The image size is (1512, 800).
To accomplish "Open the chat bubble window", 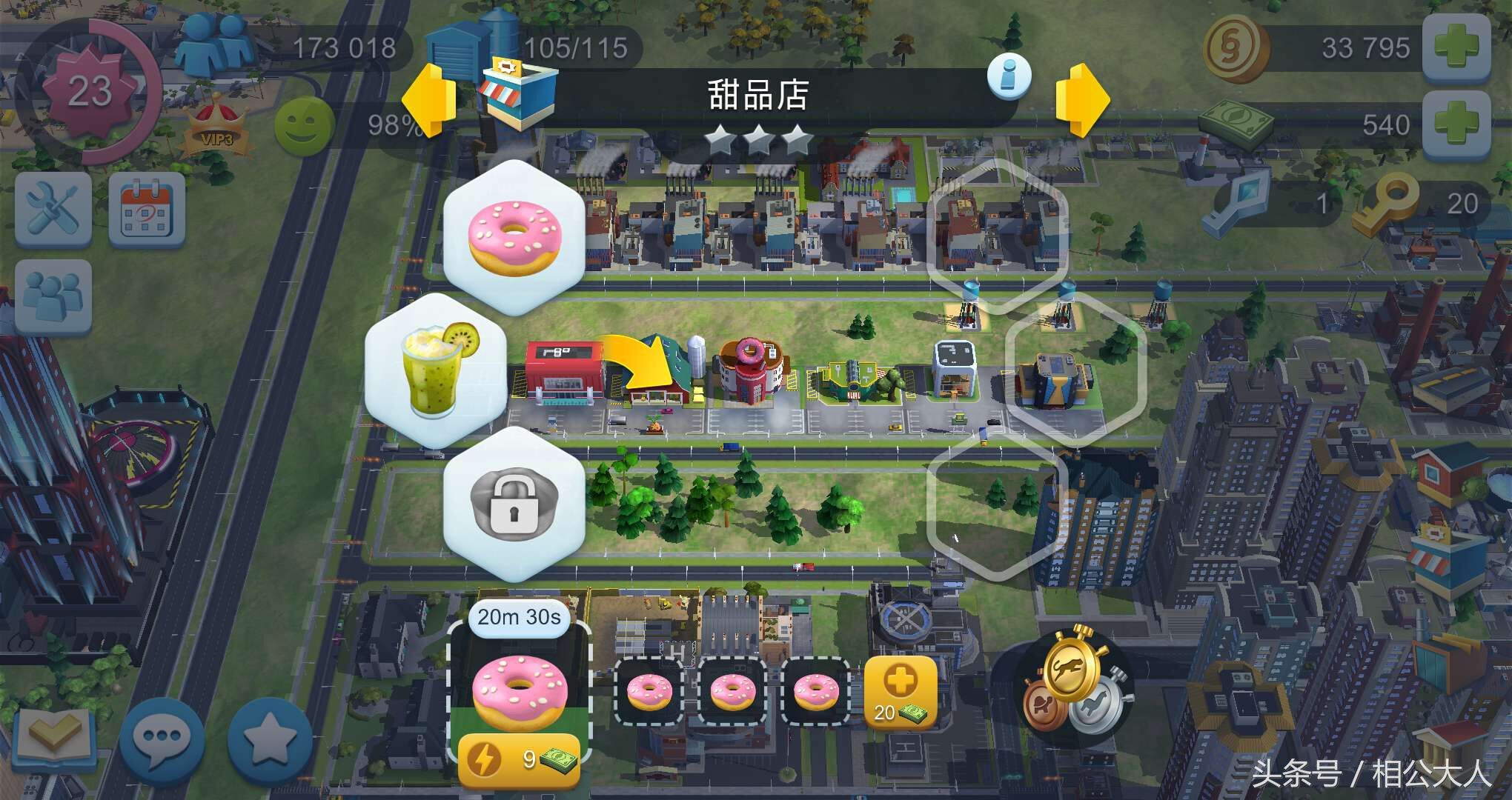I will coord(163,736).
